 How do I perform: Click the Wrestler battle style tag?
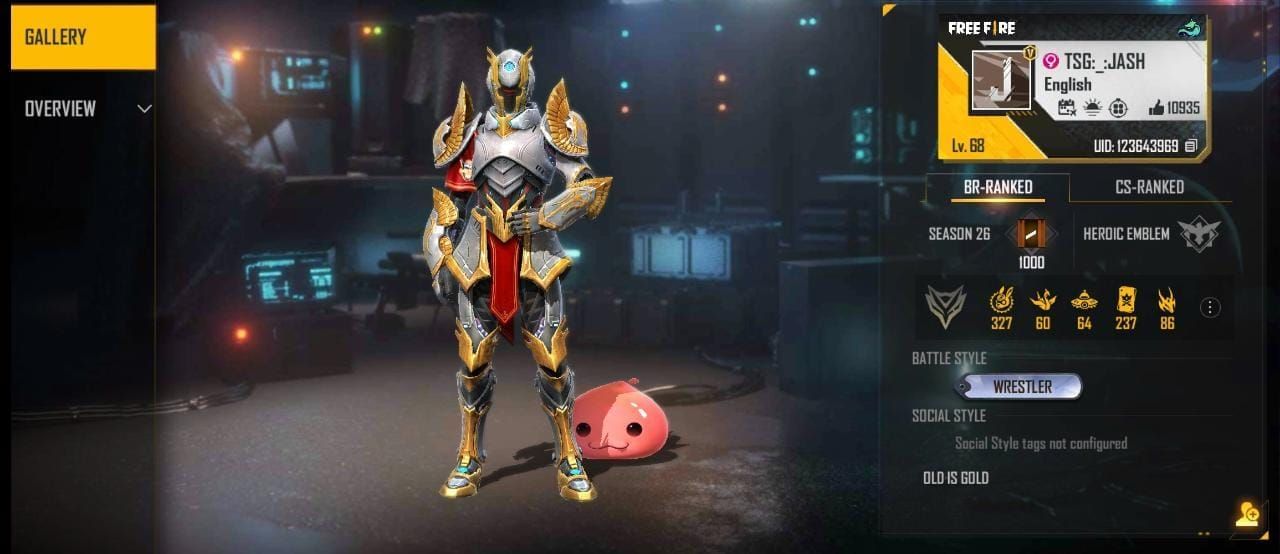tap(1021, 387)
